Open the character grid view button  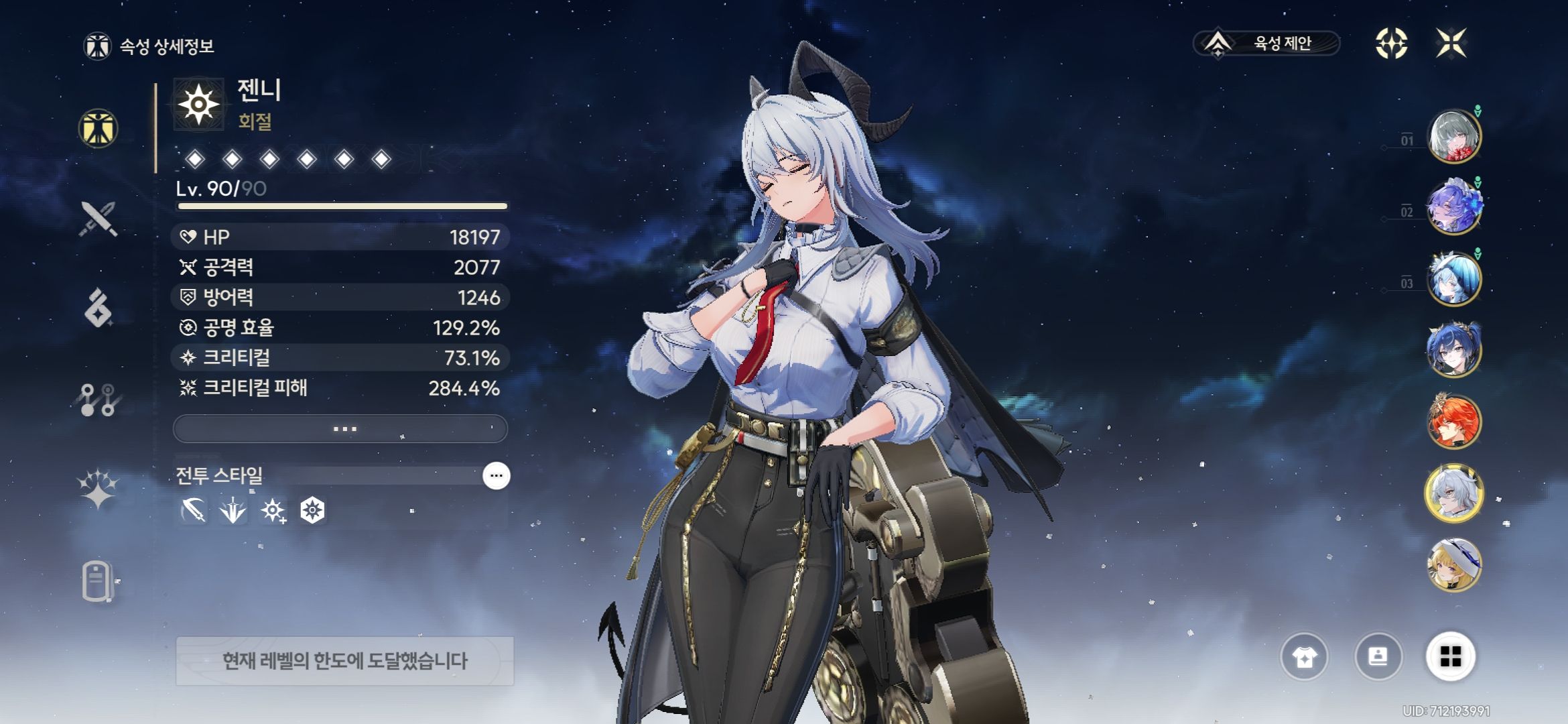(x=1450, y=657)
